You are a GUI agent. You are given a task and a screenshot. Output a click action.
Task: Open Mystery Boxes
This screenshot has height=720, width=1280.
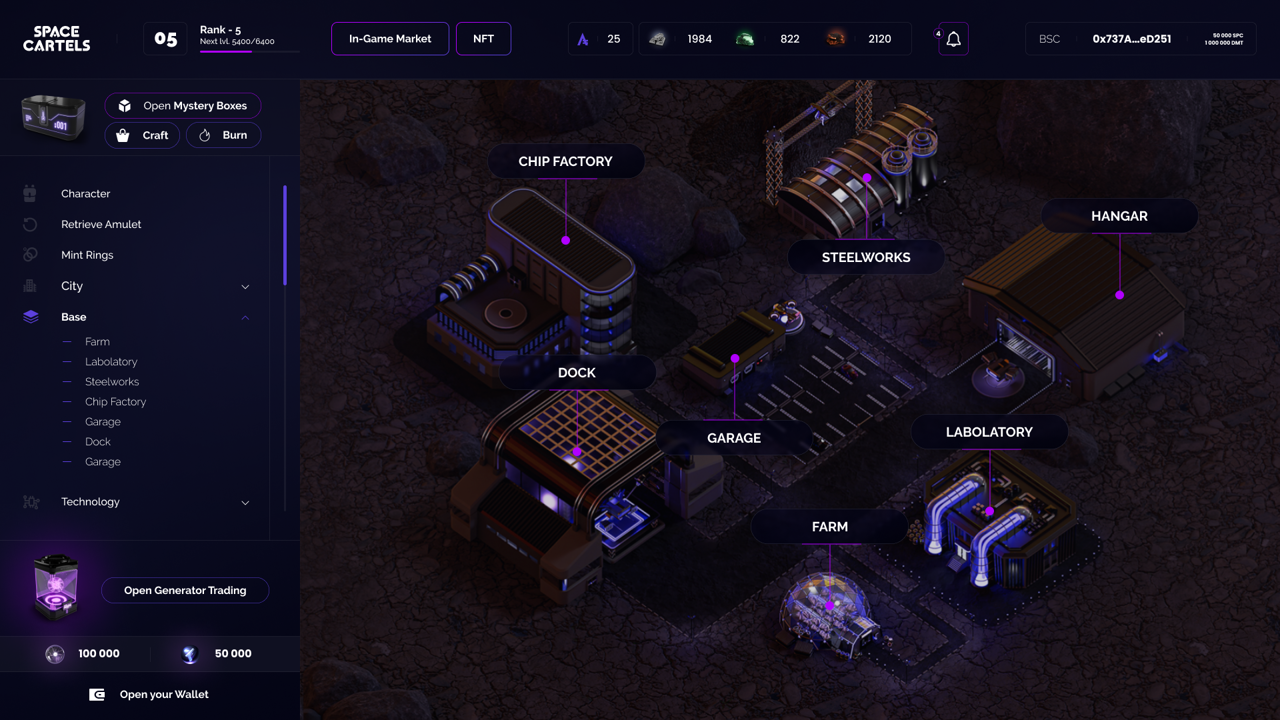[x=182, y=106]
